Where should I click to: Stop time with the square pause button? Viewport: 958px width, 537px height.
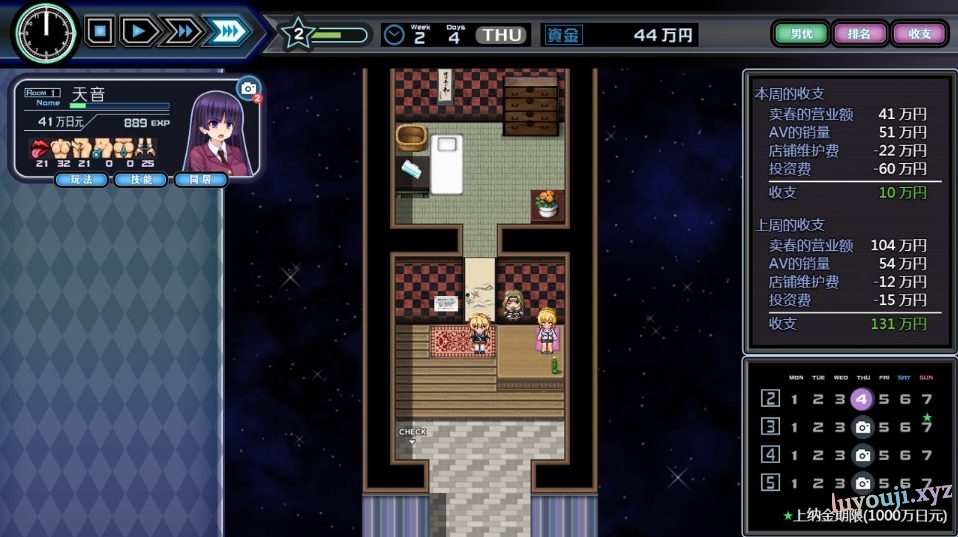(99, 31)
